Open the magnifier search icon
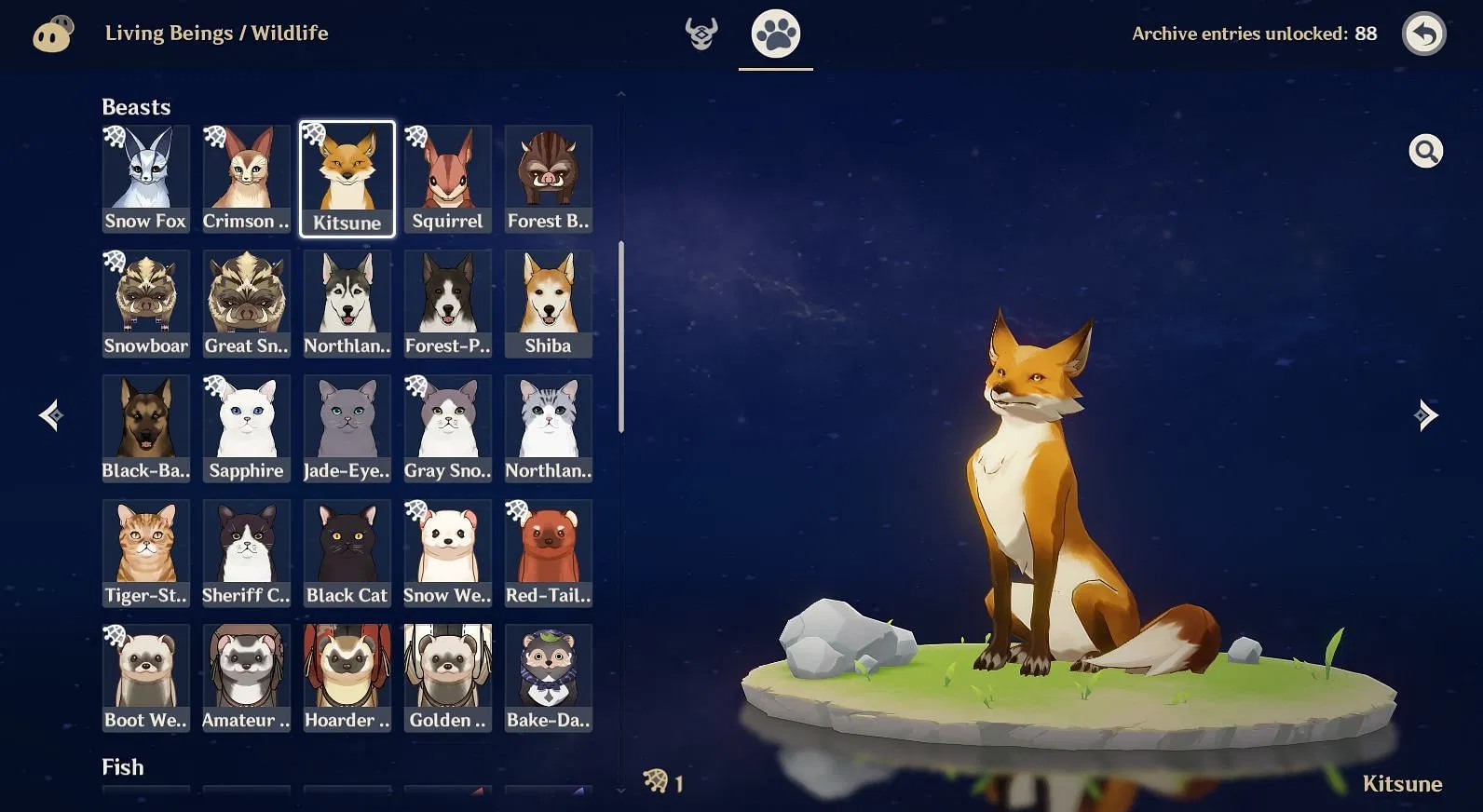1483x812 pixels. (1424, 150)
